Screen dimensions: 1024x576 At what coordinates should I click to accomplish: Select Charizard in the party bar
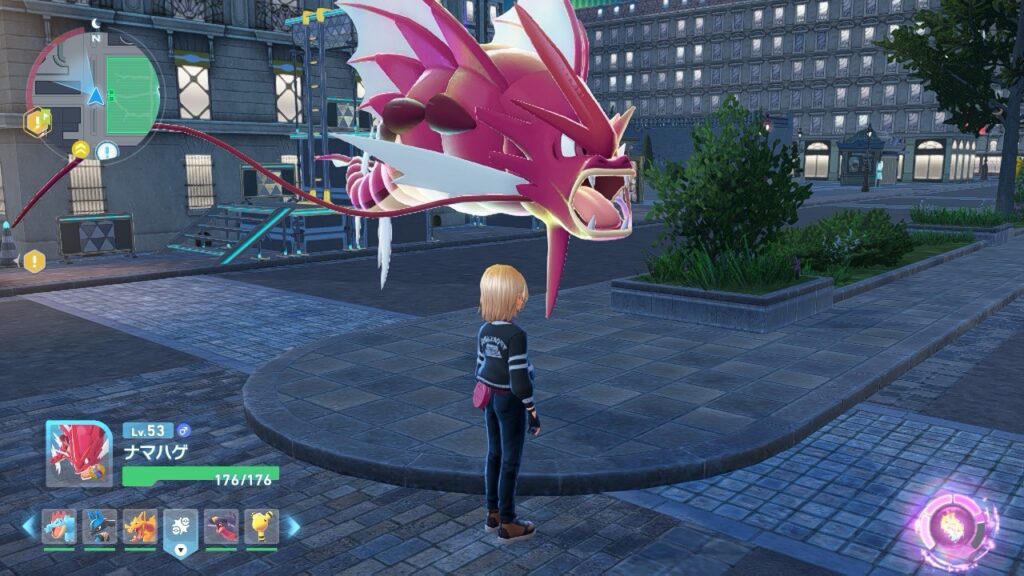(140, 526)
